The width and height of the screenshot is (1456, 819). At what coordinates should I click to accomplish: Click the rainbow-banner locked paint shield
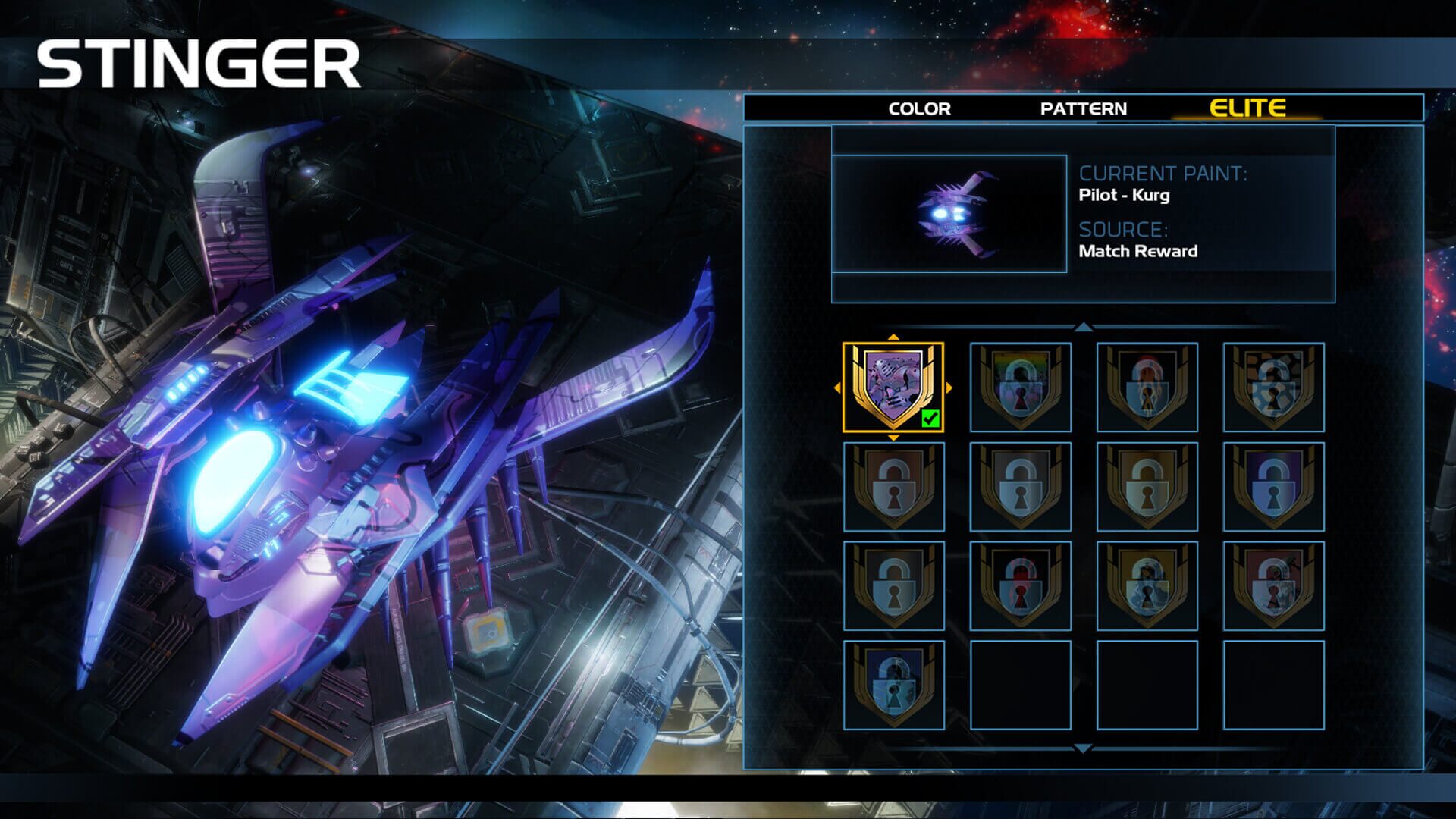coord(1021,387)
